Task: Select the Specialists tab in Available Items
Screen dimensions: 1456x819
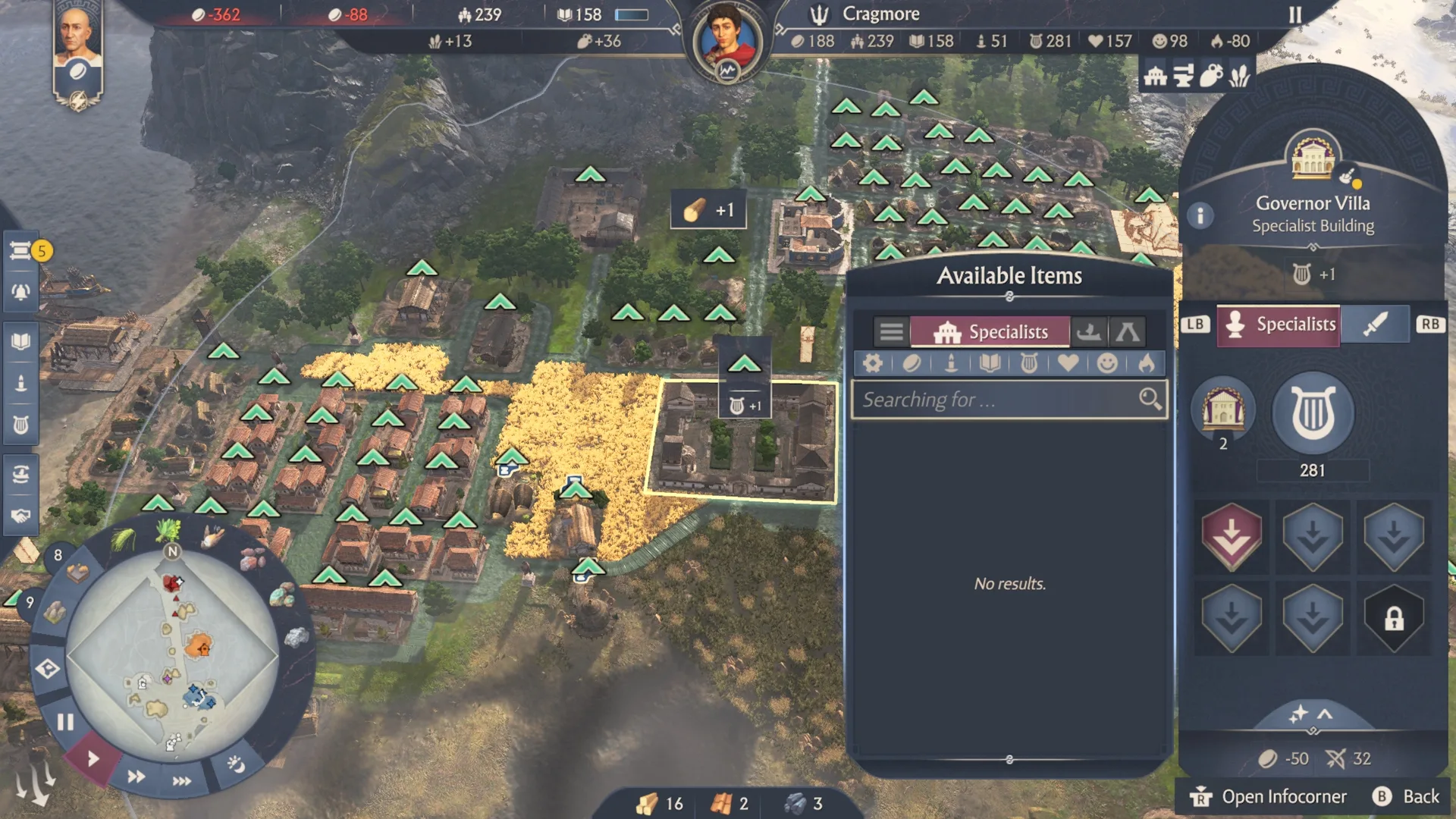Action: pos(990,332)
